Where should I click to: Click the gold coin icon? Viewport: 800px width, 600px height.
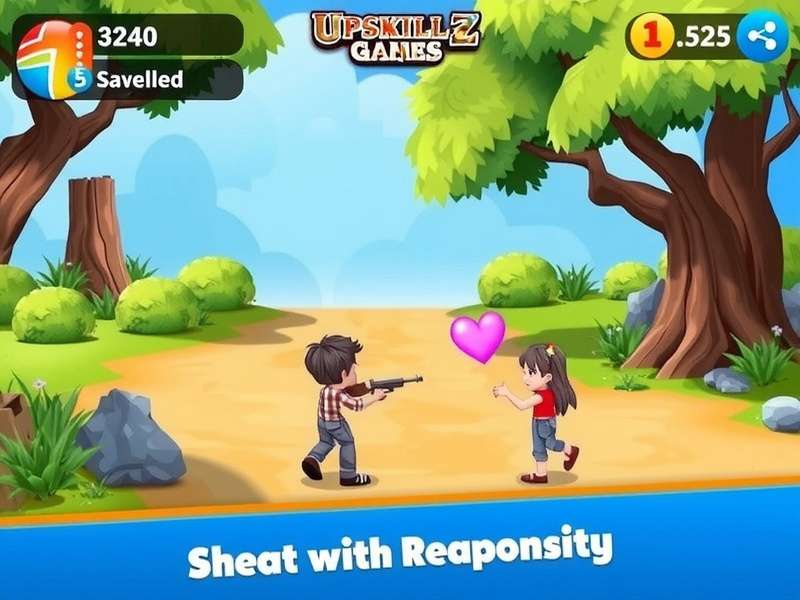click(x=652, y=37)
